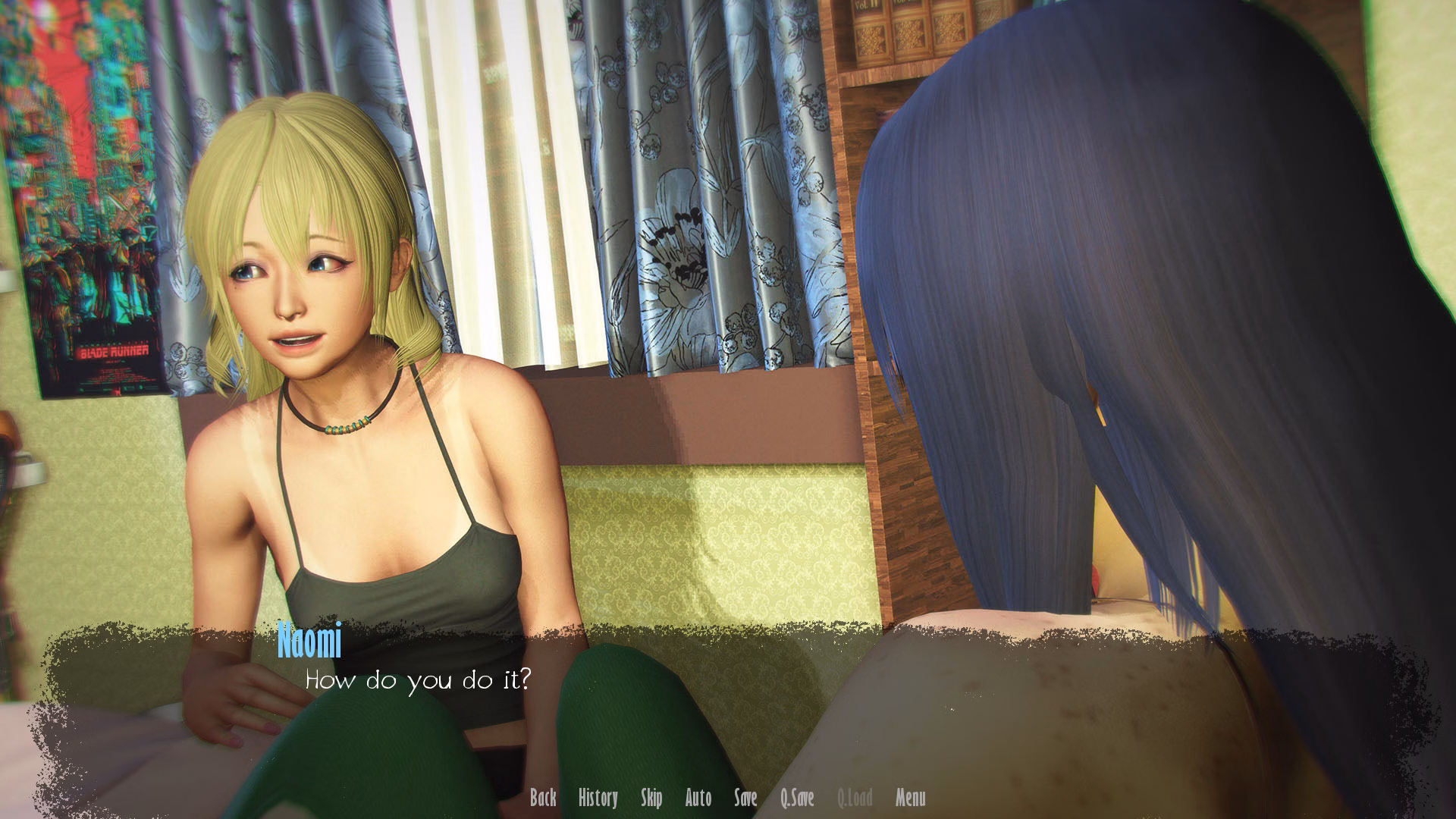Click the blue-haired character in the foreground

1137,303
